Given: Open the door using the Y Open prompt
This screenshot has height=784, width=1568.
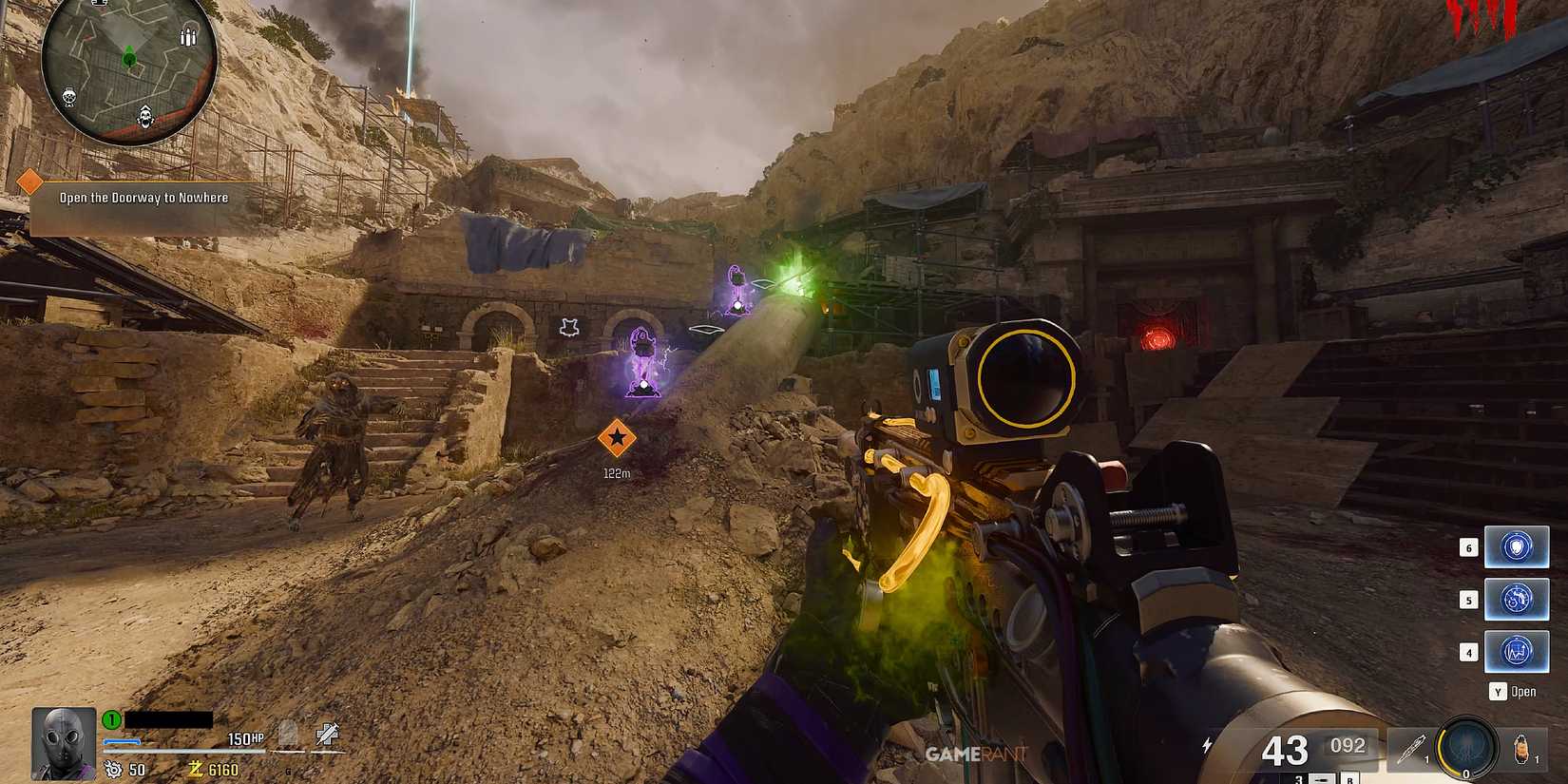Looking at the screenshot, I should tap(1511, 691).
